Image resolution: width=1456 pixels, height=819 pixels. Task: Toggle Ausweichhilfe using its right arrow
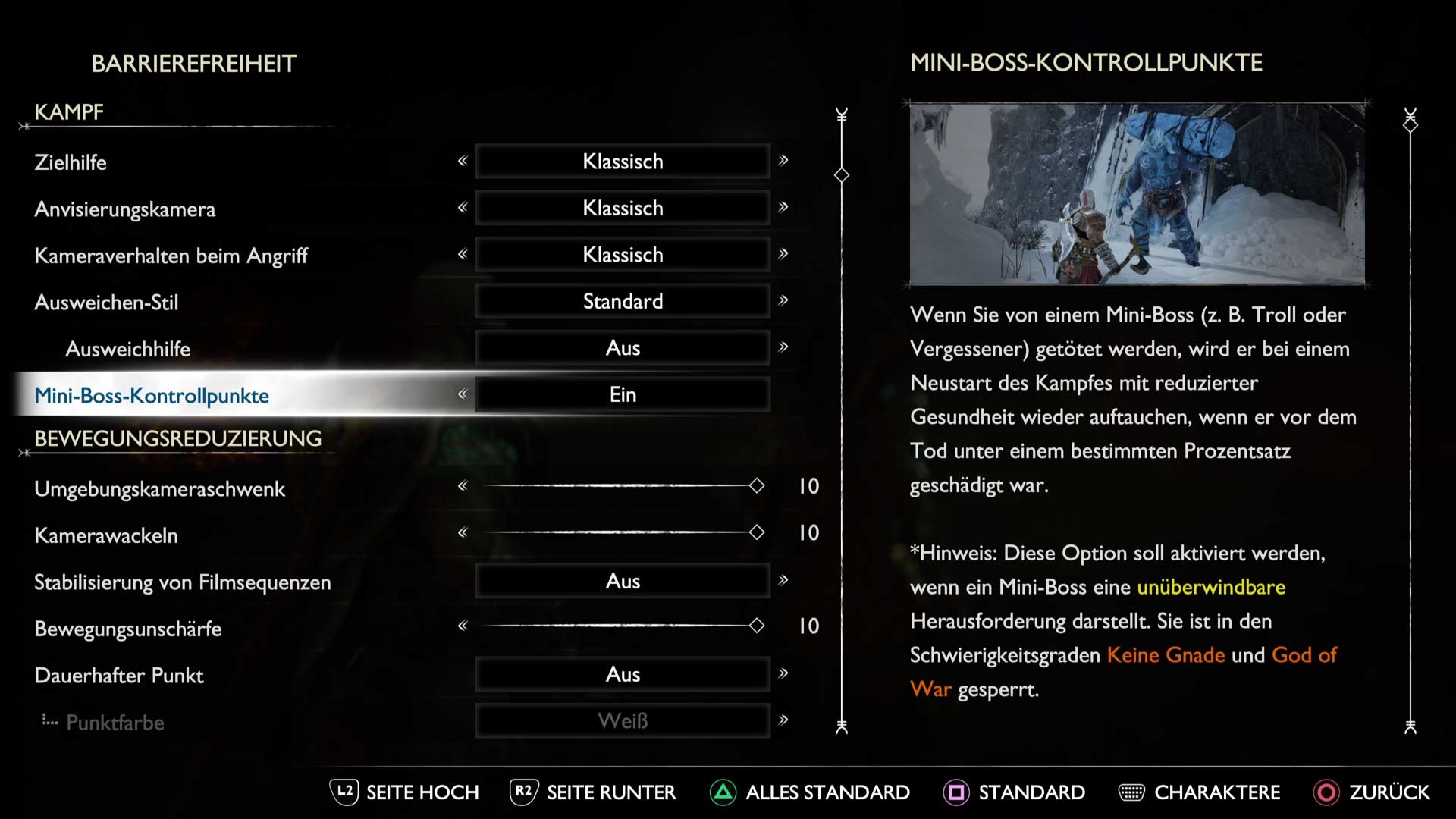pos(783,347)
